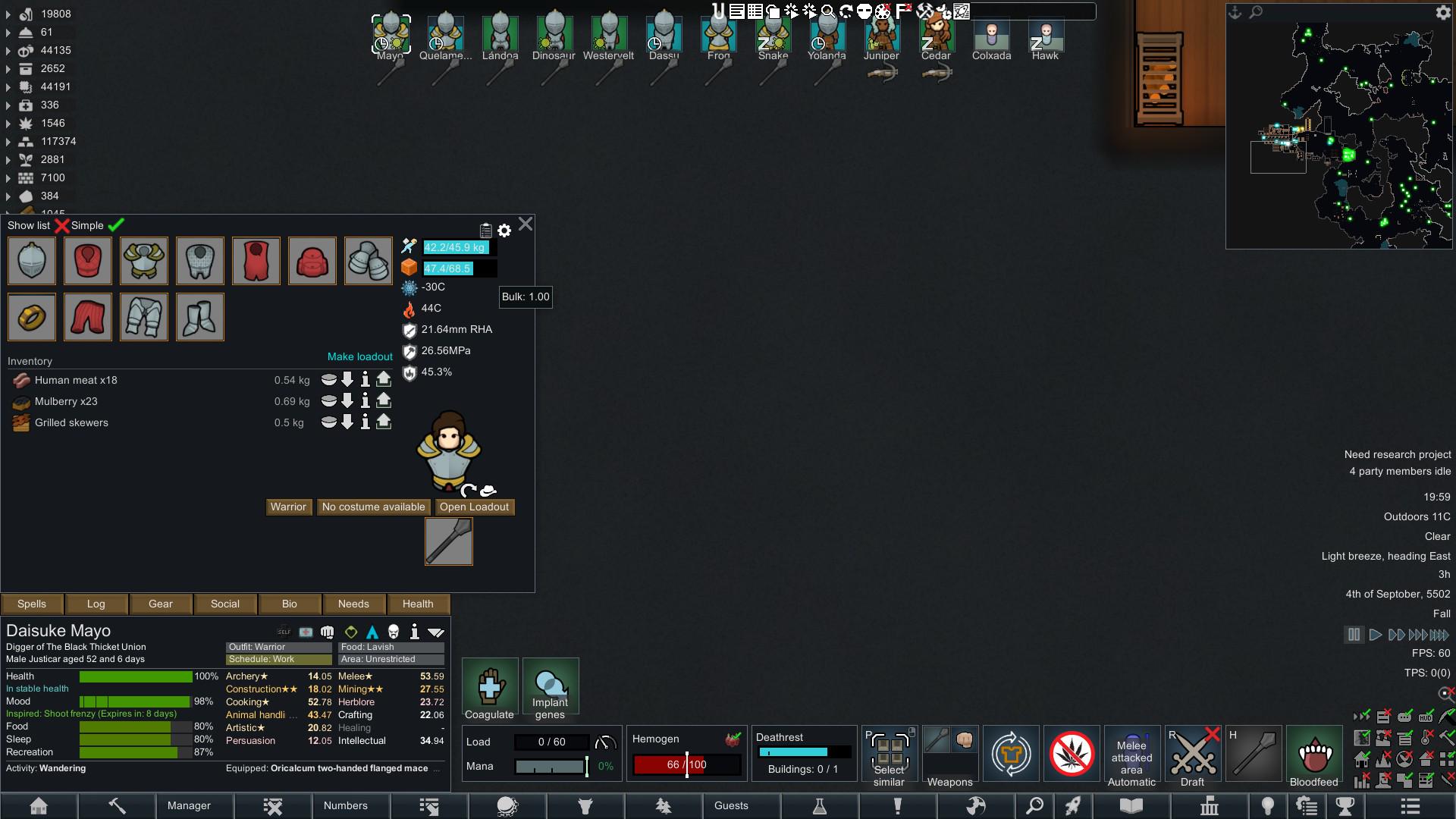
Task: Click the Mana slider
Action: pyautogui.click(x=551, y=766)
